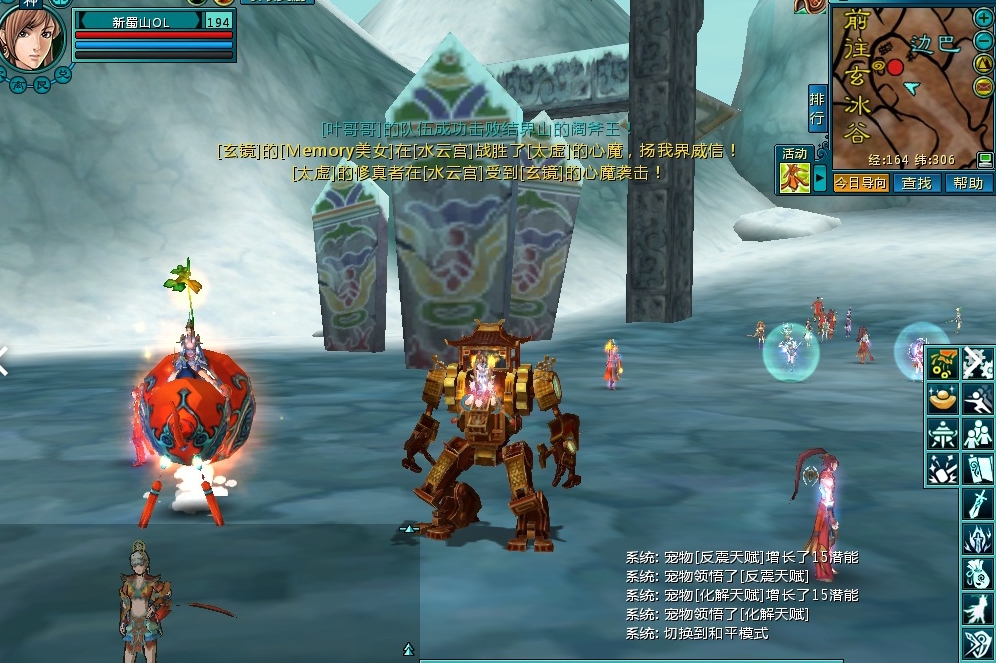Viewport: 996px width, 663px height.
Task: Zoom out the minimap with the minus button
Action: point(982,40)
